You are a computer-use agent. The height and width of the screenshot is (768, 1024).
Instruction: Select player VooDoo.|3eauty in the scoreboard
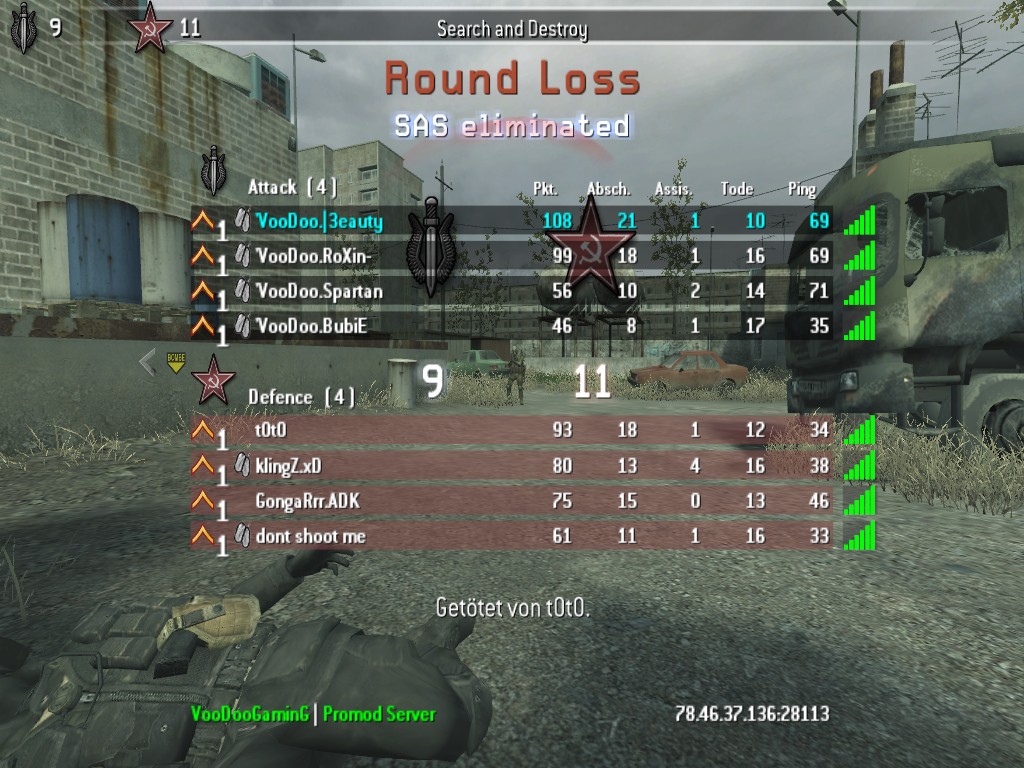tap(319, 220)
